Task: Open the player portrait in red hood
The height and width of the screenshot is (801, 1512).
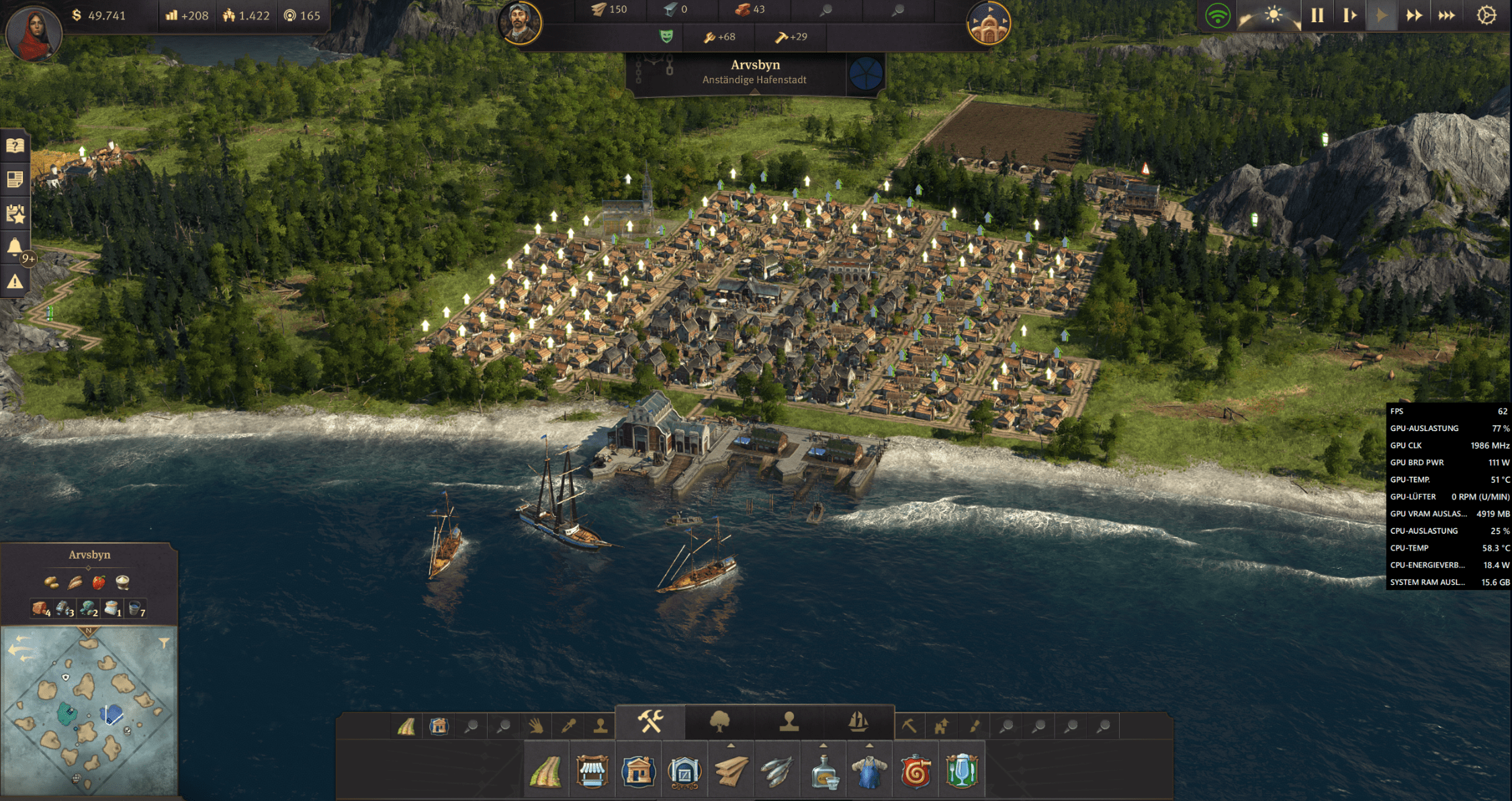Action: tap(33, 32)
